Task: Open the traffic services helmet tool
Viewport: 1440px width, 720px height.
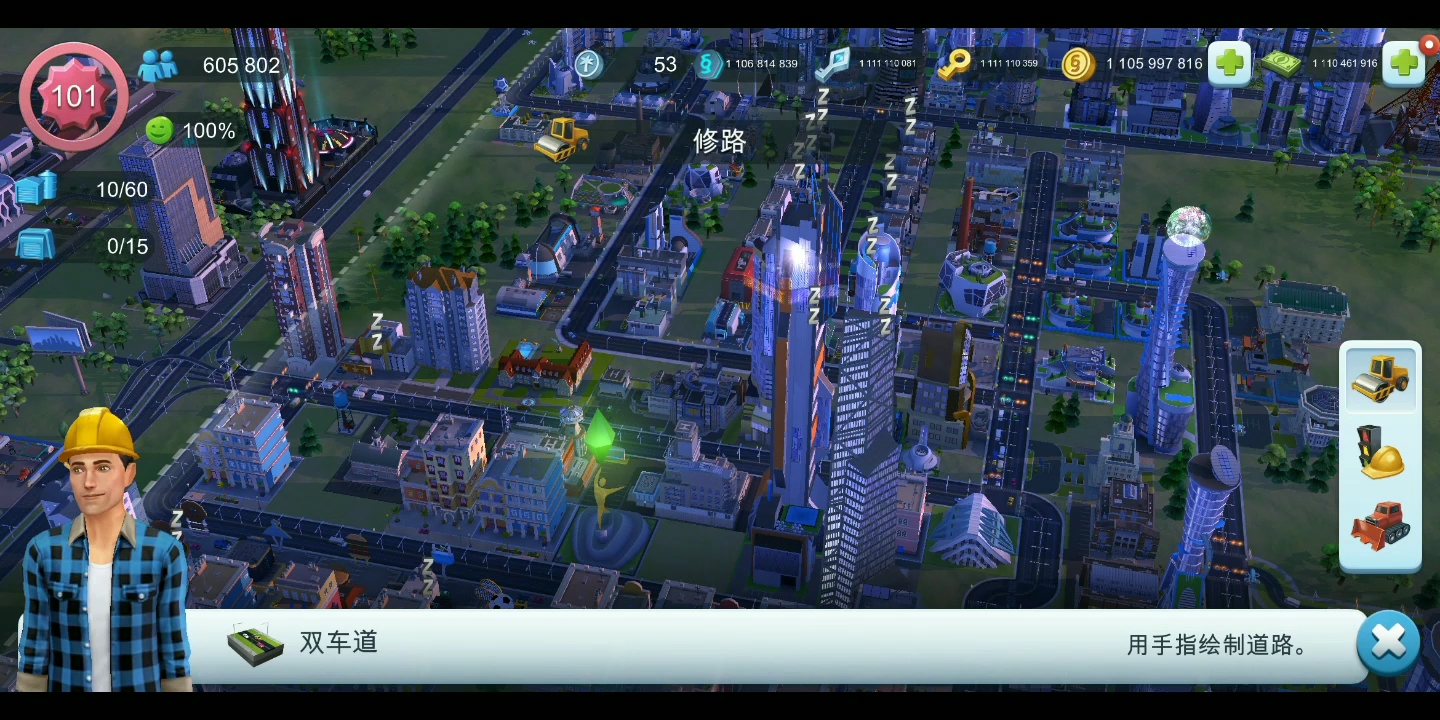Action: [x=1380, y=453]
